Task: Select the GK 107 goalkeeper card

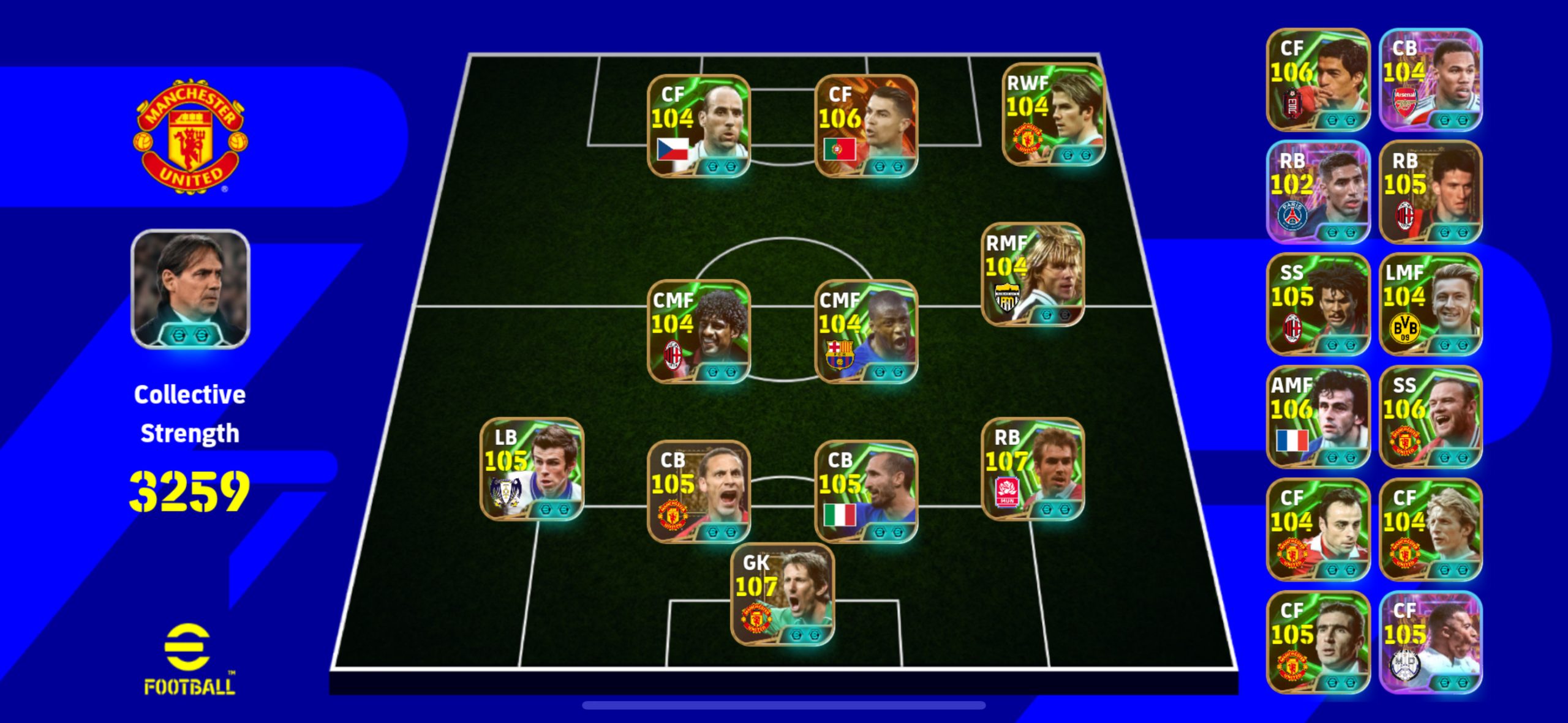Action: pyautogui.click(x=782, y=594)
